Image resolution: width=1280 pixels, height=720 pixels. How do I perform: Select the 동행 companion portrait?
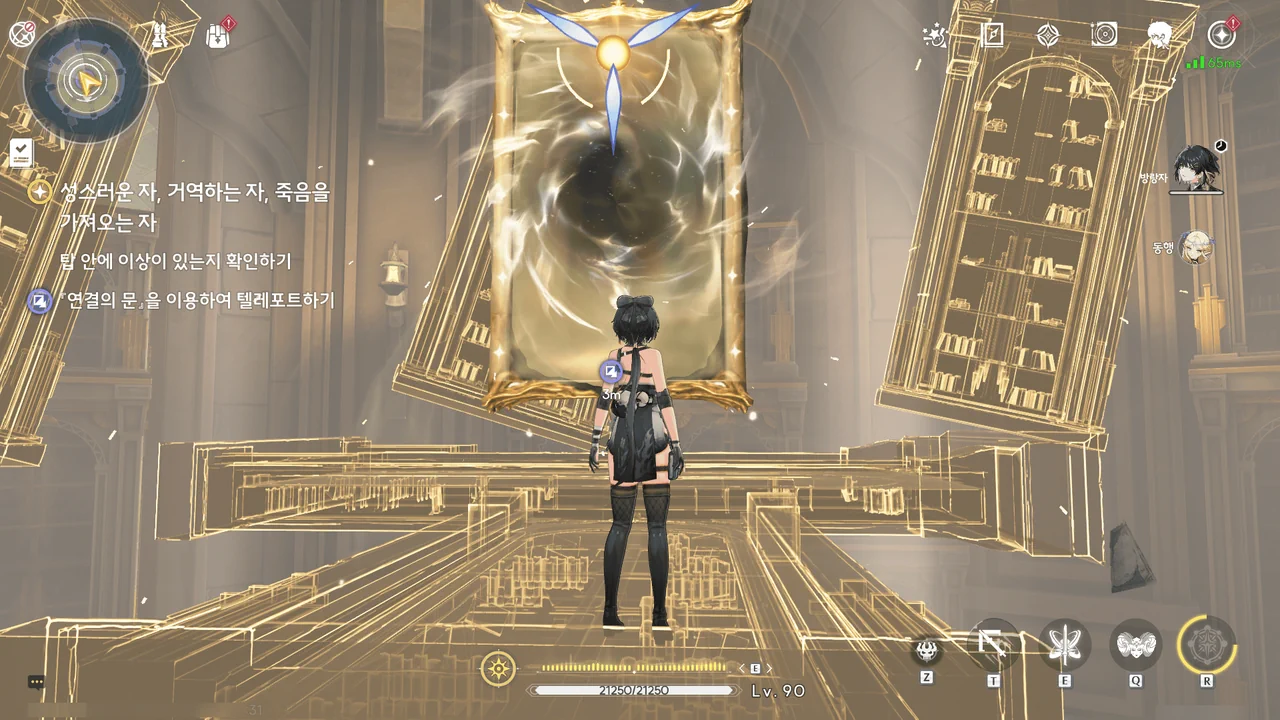coord(1195,247)
